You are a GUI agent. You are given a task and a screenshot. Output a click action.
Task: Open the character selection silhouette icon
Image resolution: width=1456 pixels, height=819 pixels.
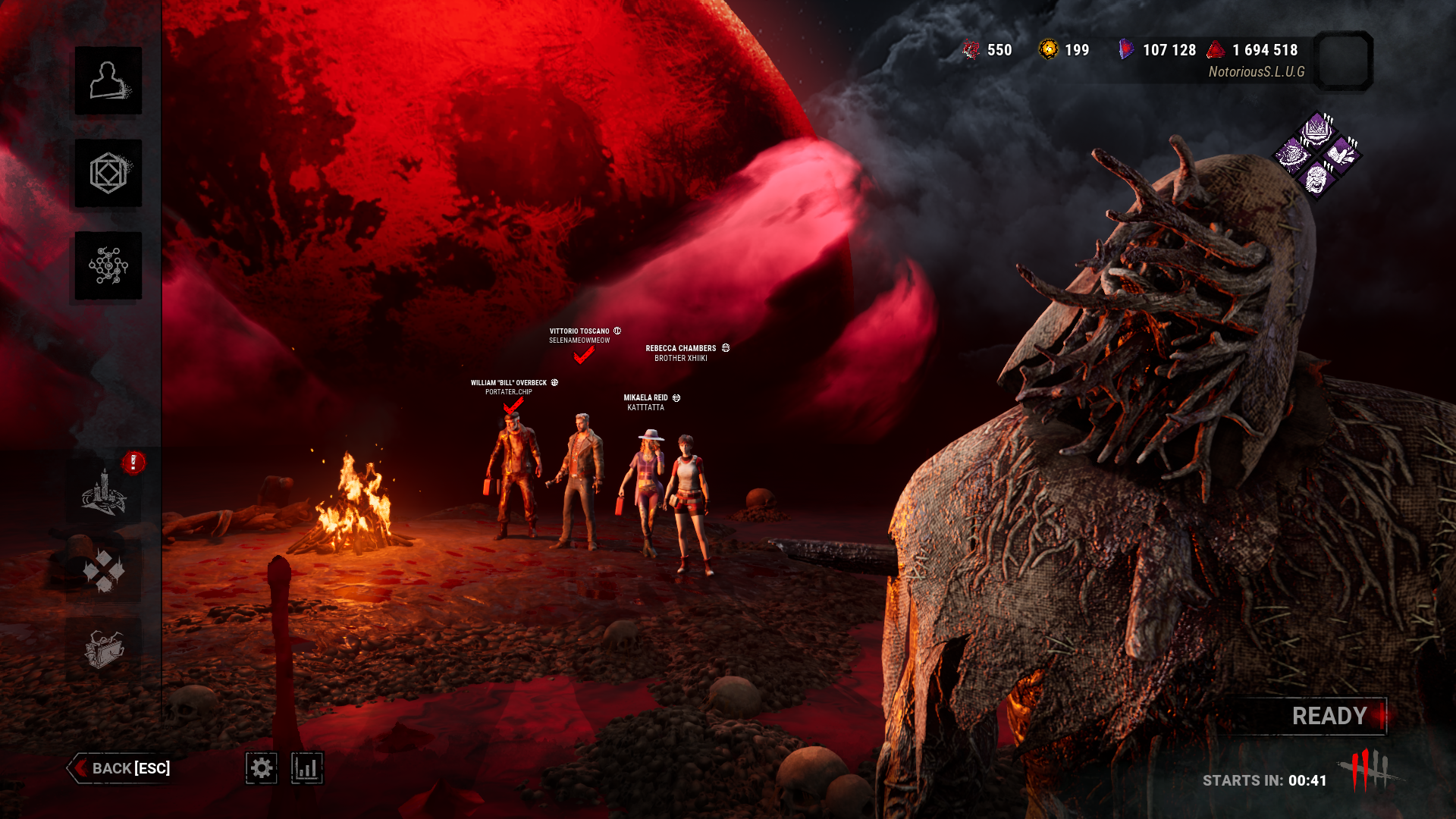pyautogui.click(x=108, y=80)
